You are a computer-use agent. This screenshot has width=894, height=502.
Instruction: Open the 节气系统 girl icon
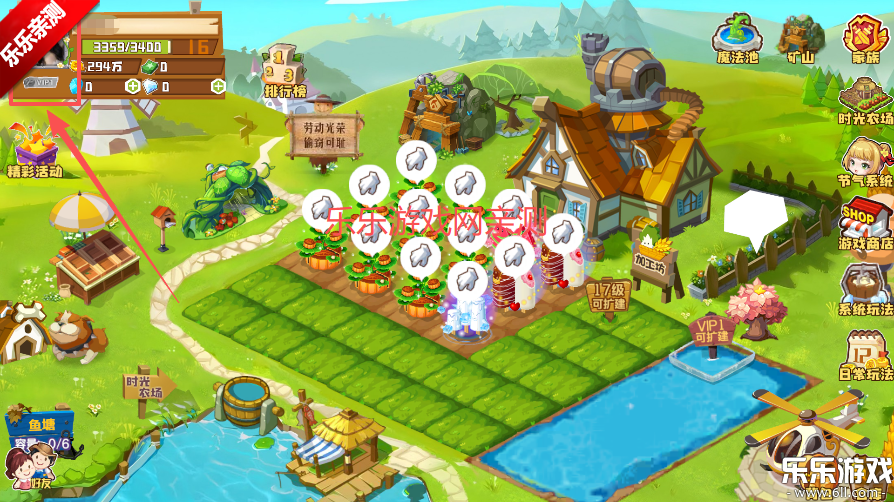click(863, 162)
